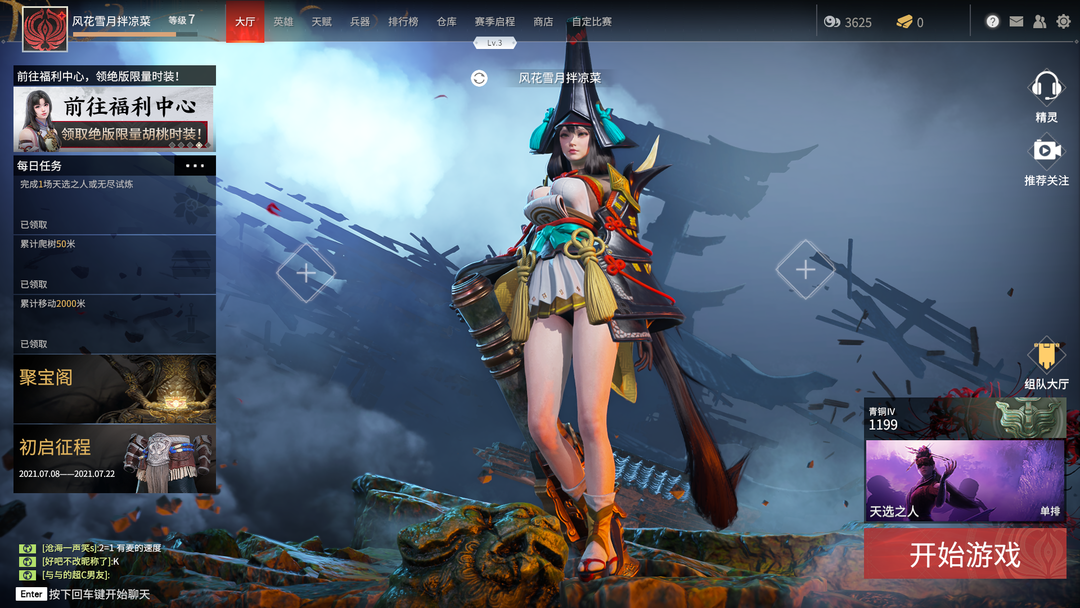Start the game with 开始游戏 button
Image resolution: width=1080 pixels, height=608 pixels.
coord(964,555)
